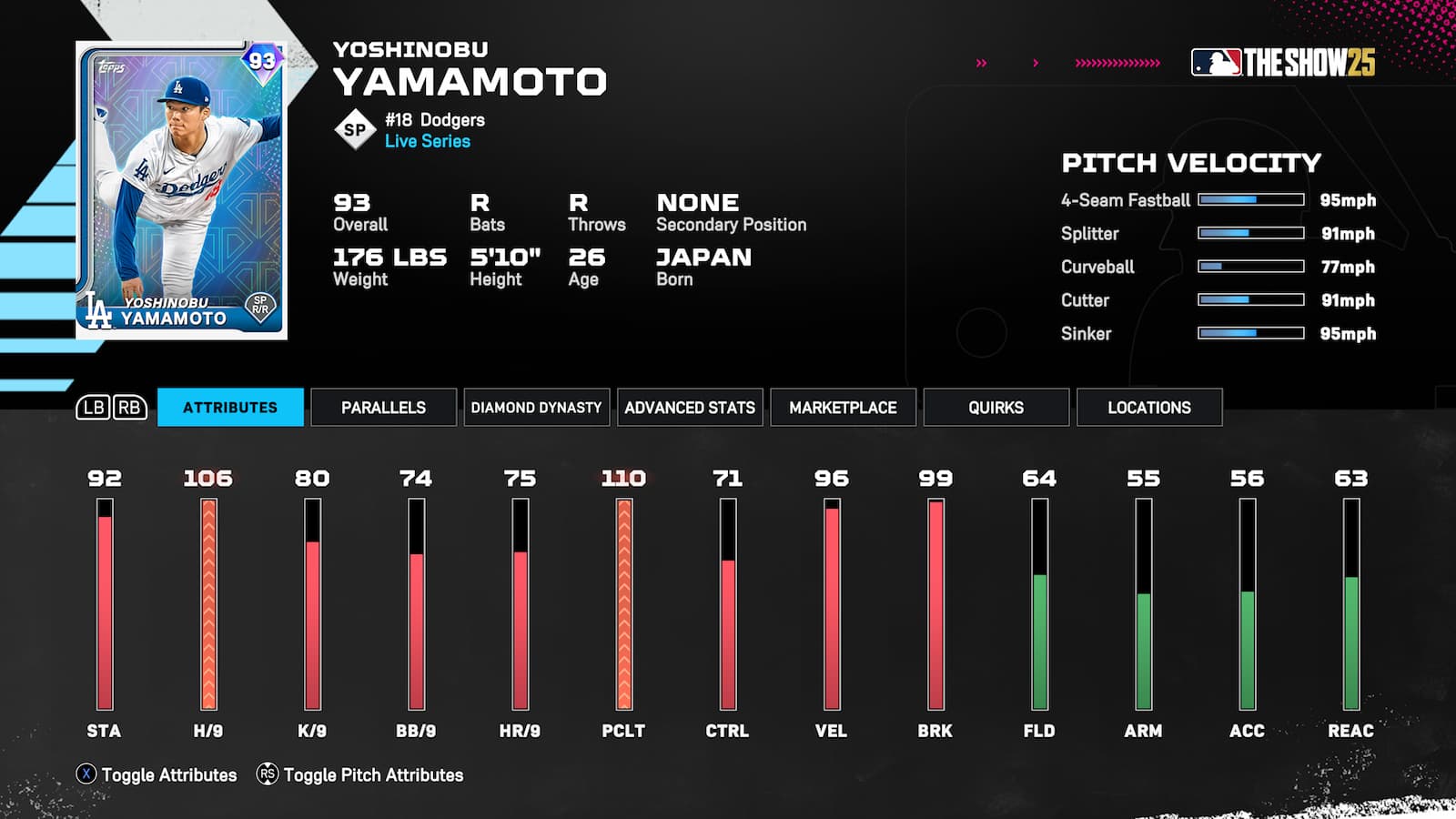Click the RB bumper icon
Image resolution: width=1456 pixels, height=819 pixels.
pos(127,408)
